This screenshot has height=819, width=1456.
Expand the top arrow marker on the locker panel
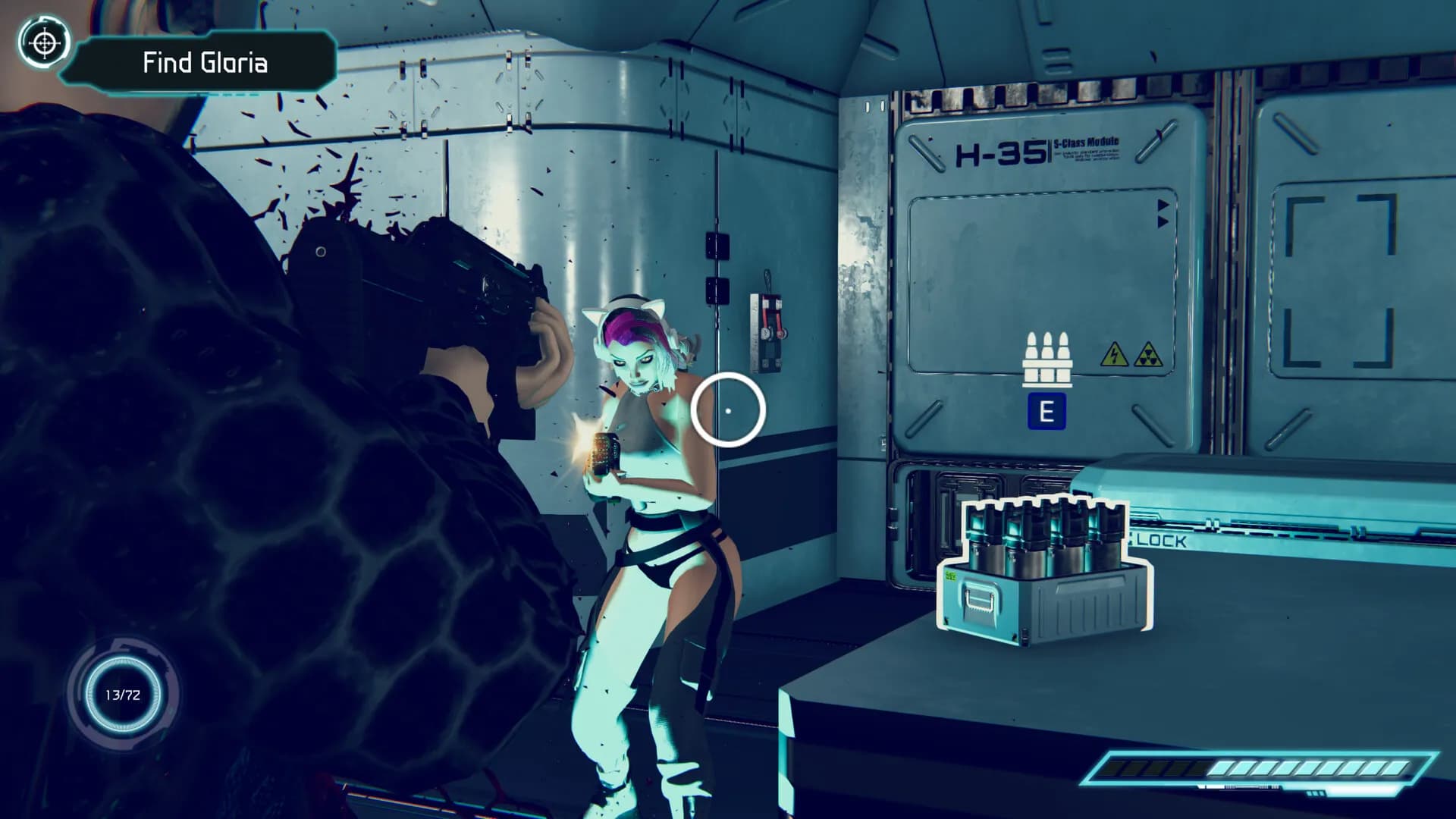1163,203
